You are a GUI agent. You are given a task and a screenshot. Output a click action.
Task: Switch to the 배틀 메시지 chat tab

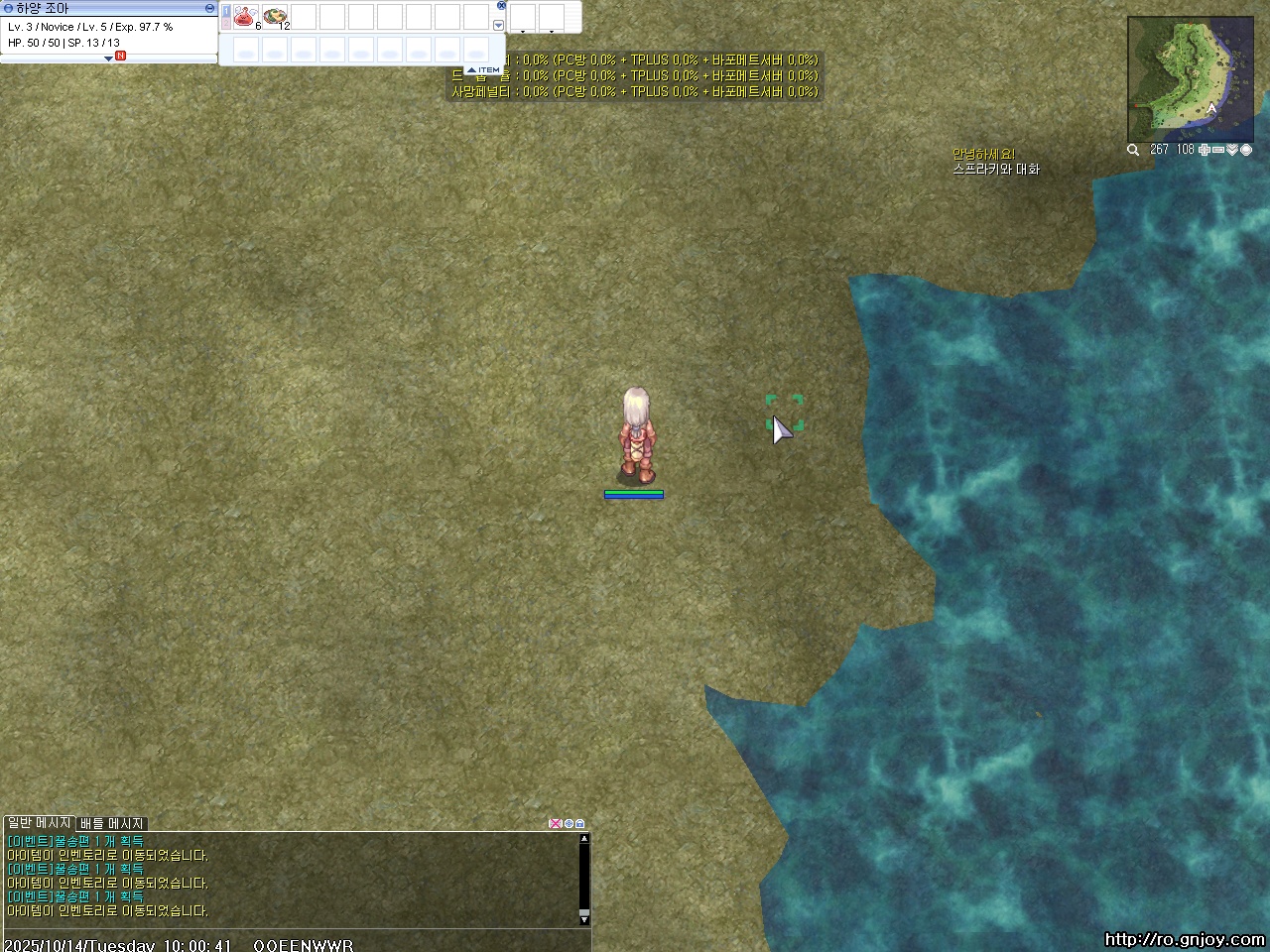[x=112, y=823]
